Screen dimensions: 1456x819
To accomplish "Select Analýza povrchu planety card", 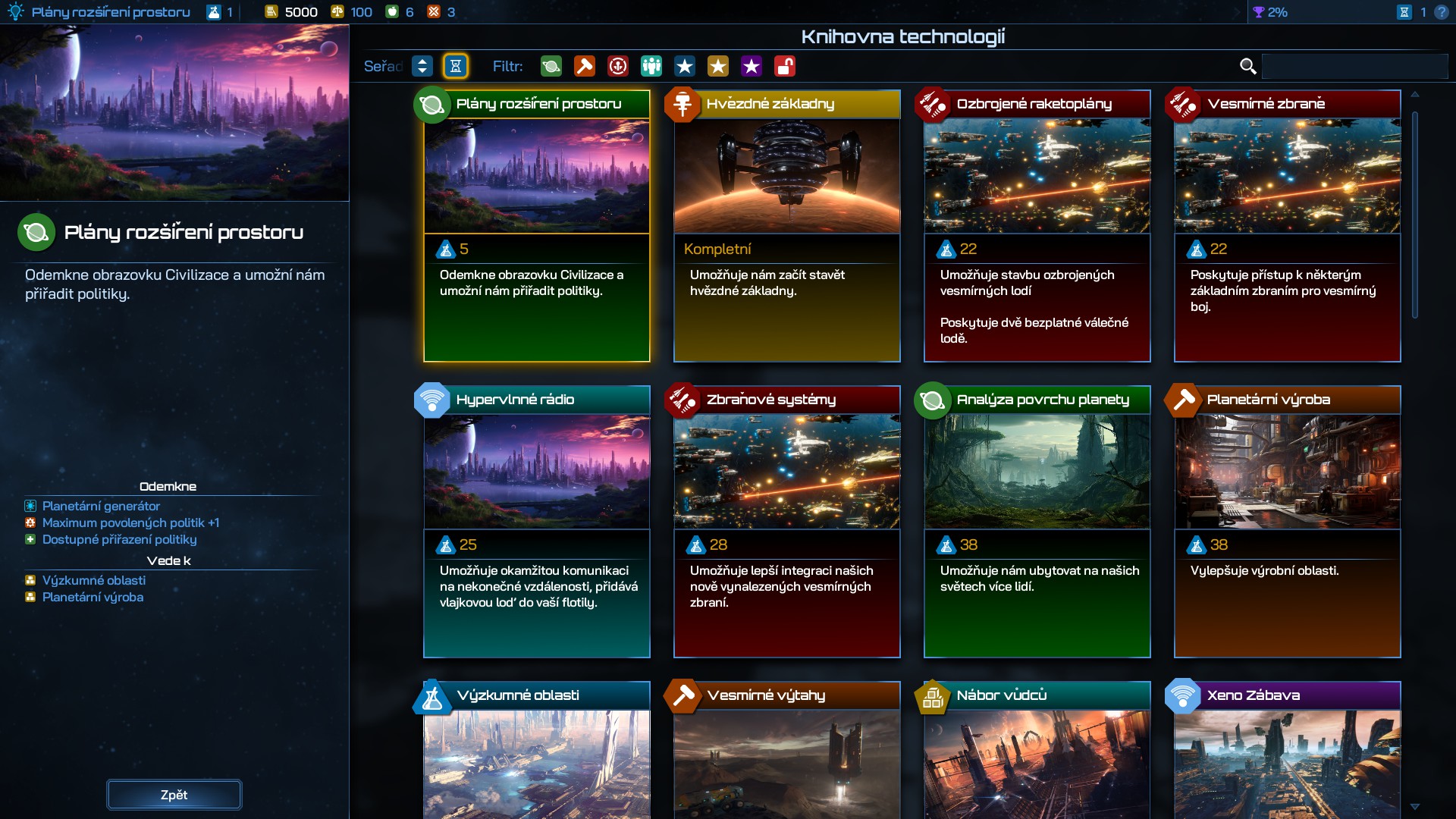I will point(1037,522).
